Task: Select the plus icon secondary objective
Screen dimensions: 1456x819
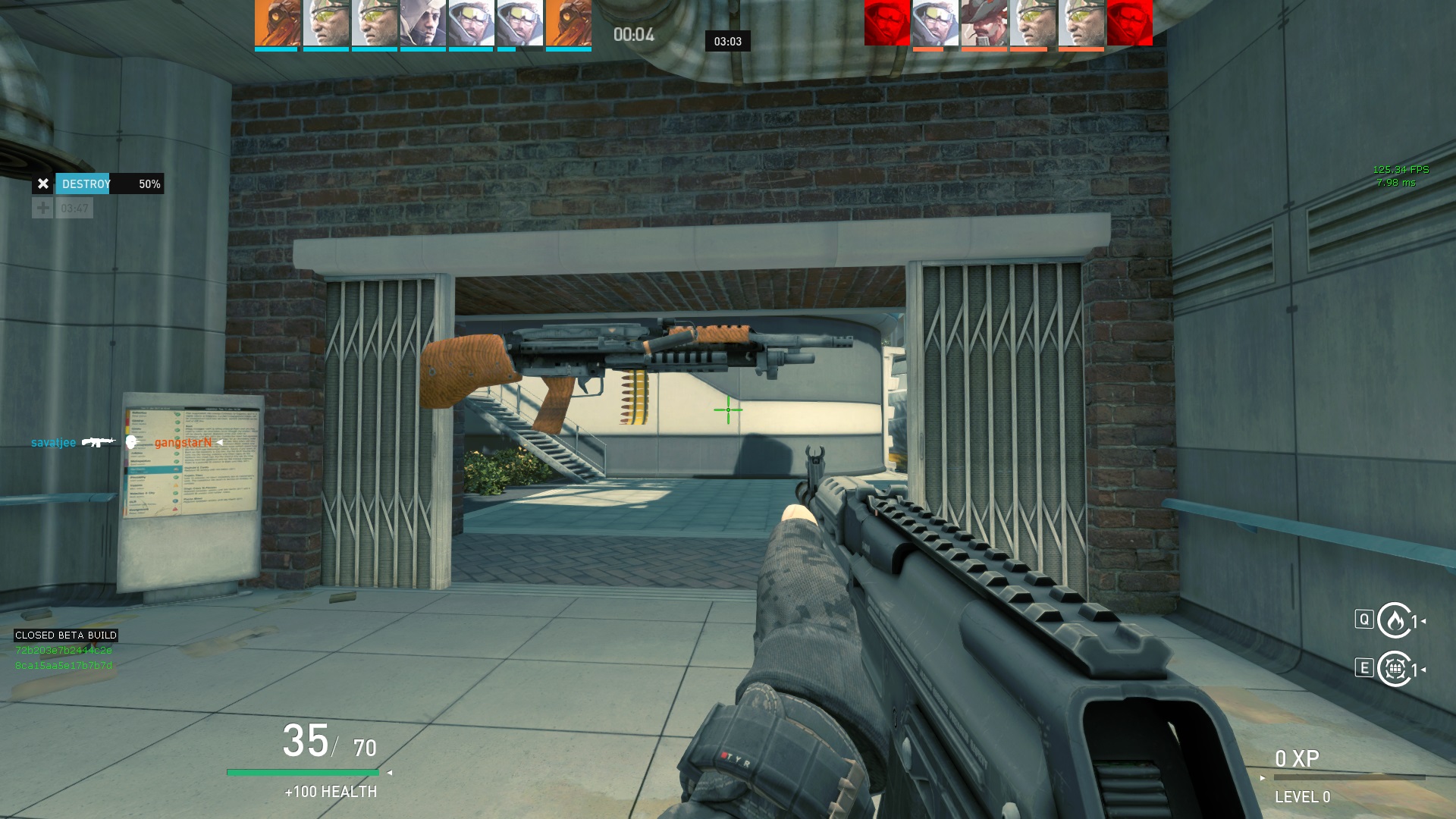Action: coord(42,208)
